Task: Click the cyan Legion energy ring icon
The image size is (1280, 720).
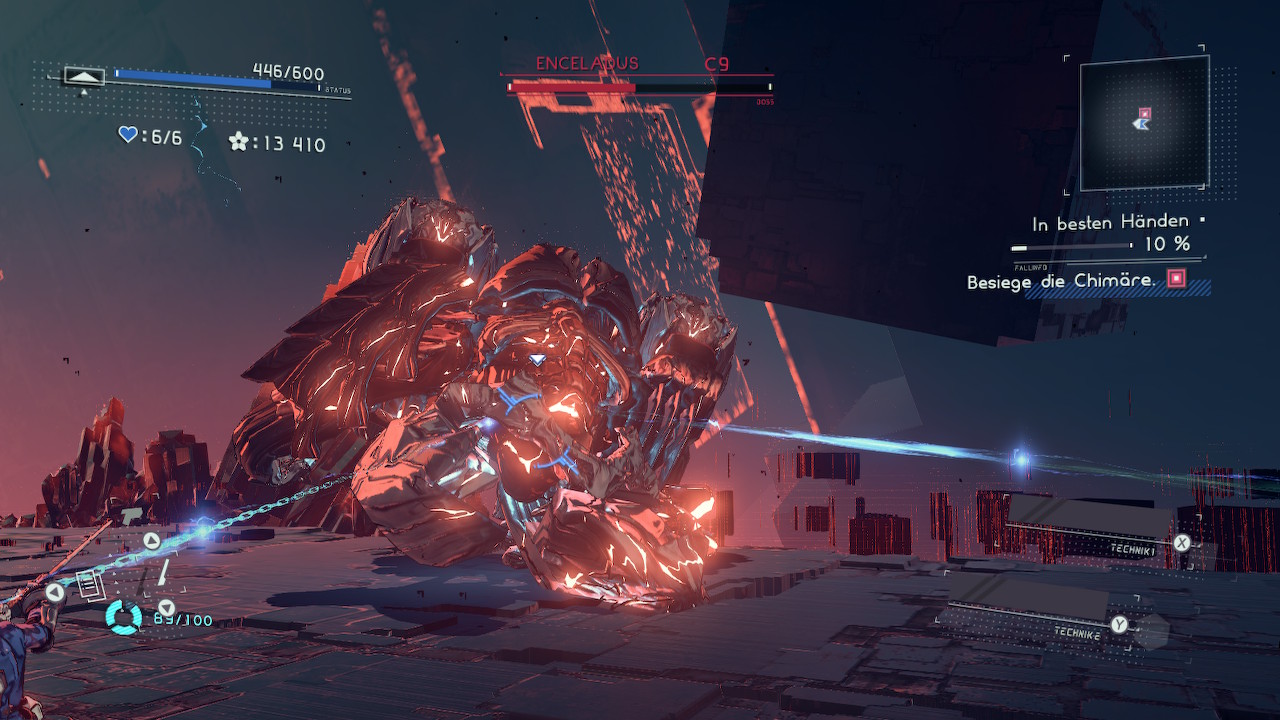Action: coord(125,617)
